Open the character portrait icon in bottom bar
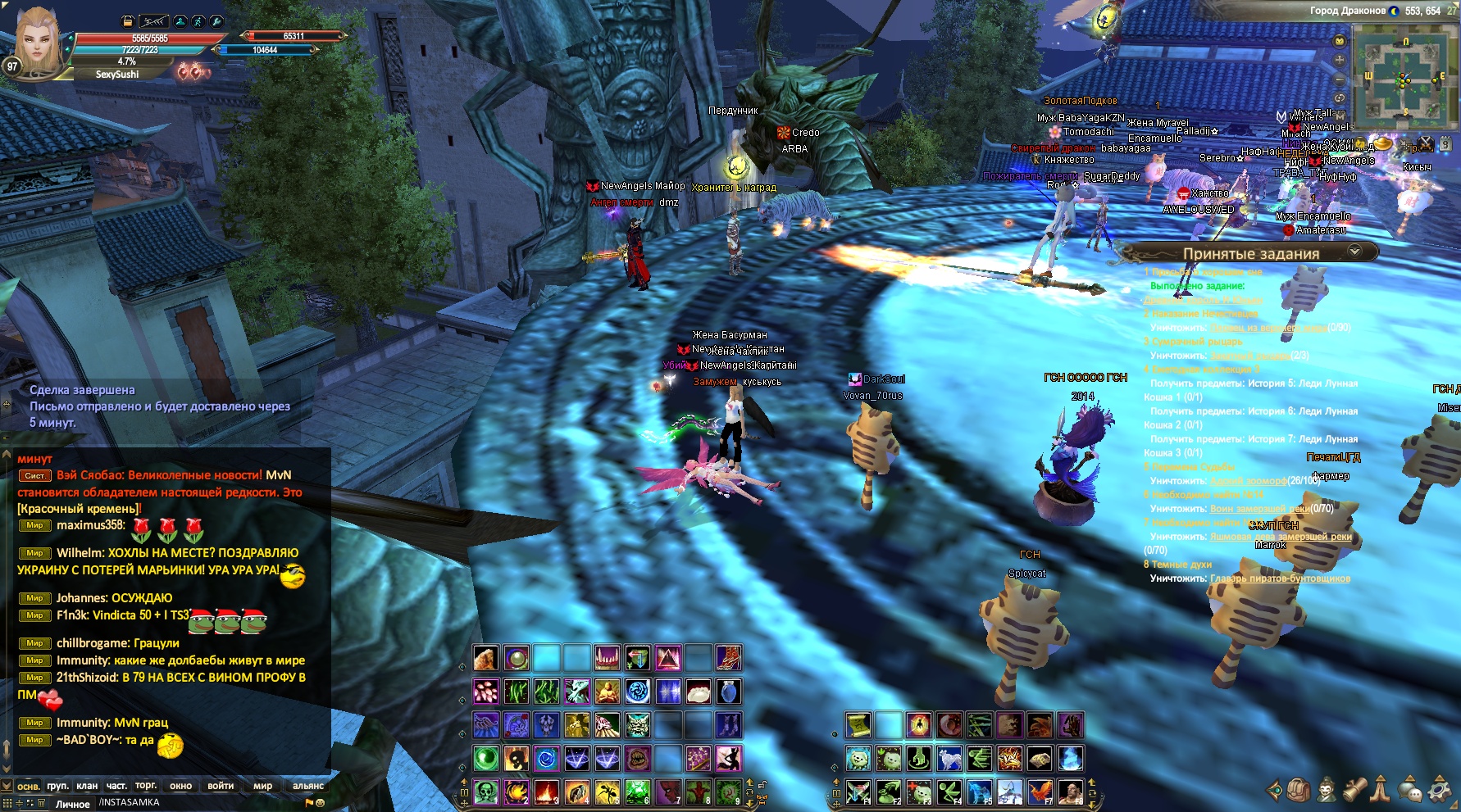This screenshot has height=812, width=1461. (1326, 790)
